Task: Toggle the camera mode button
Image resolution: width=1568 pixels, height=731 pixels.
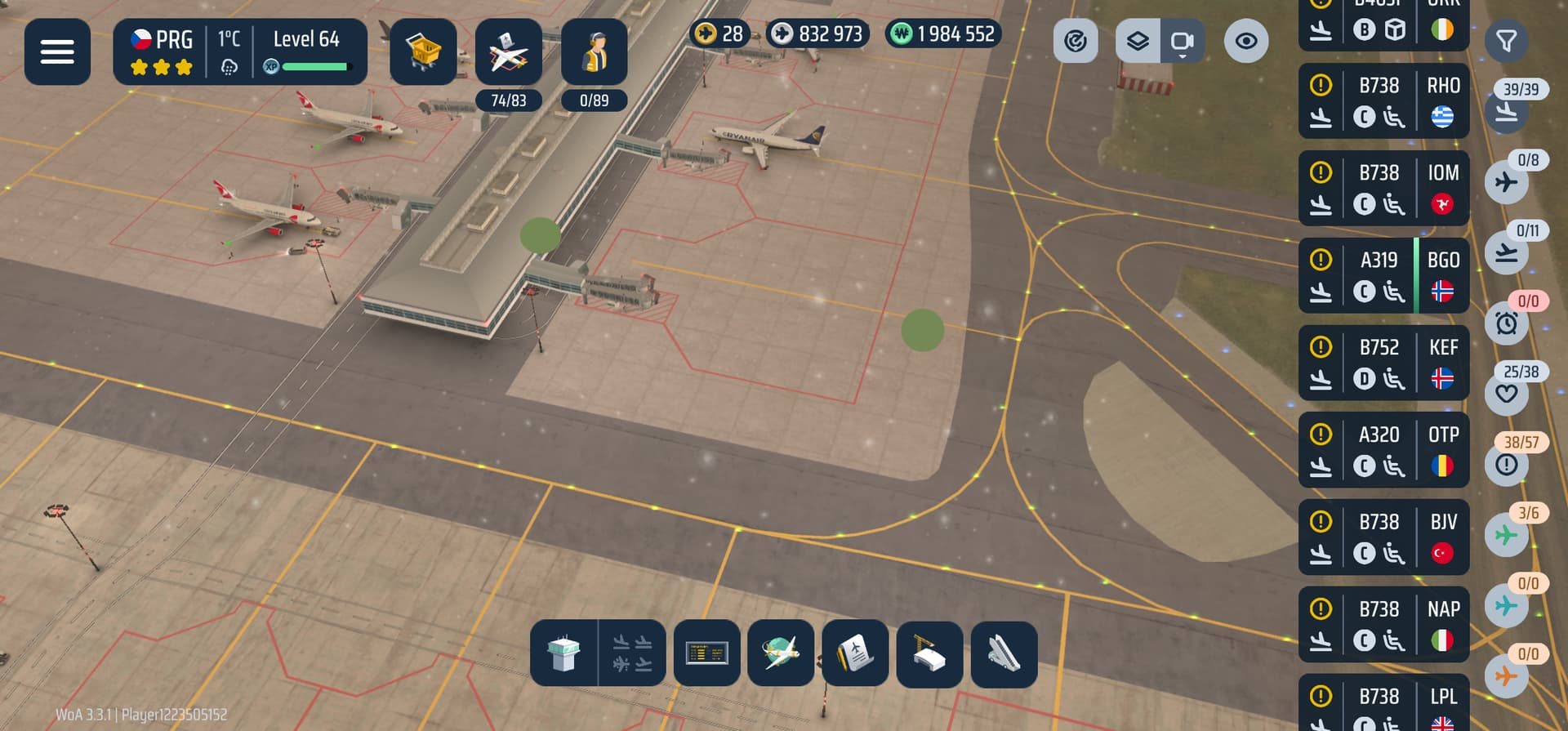Action: [x=1182, y=41]
